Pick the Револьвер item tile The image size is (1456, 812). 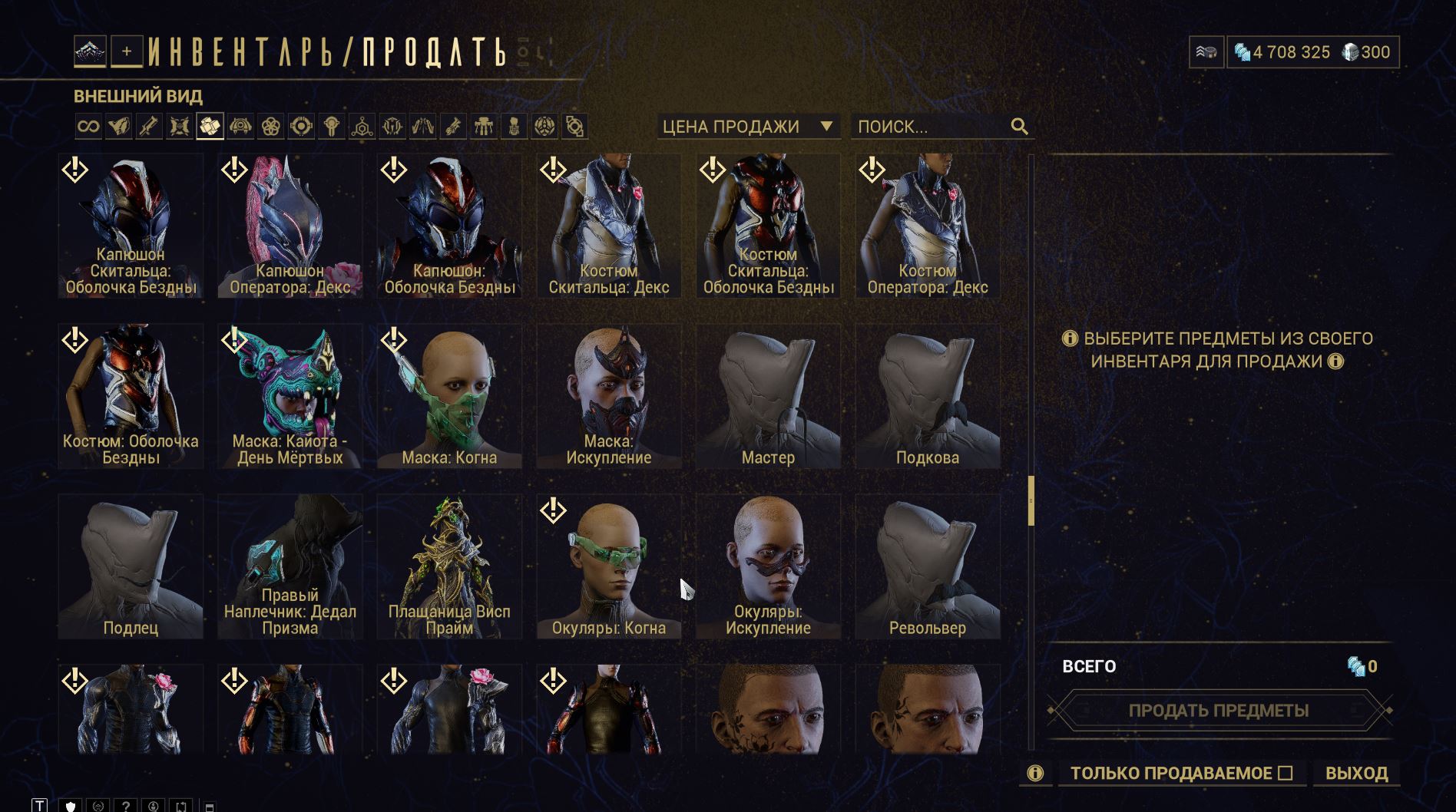click(x=928, y=566)
